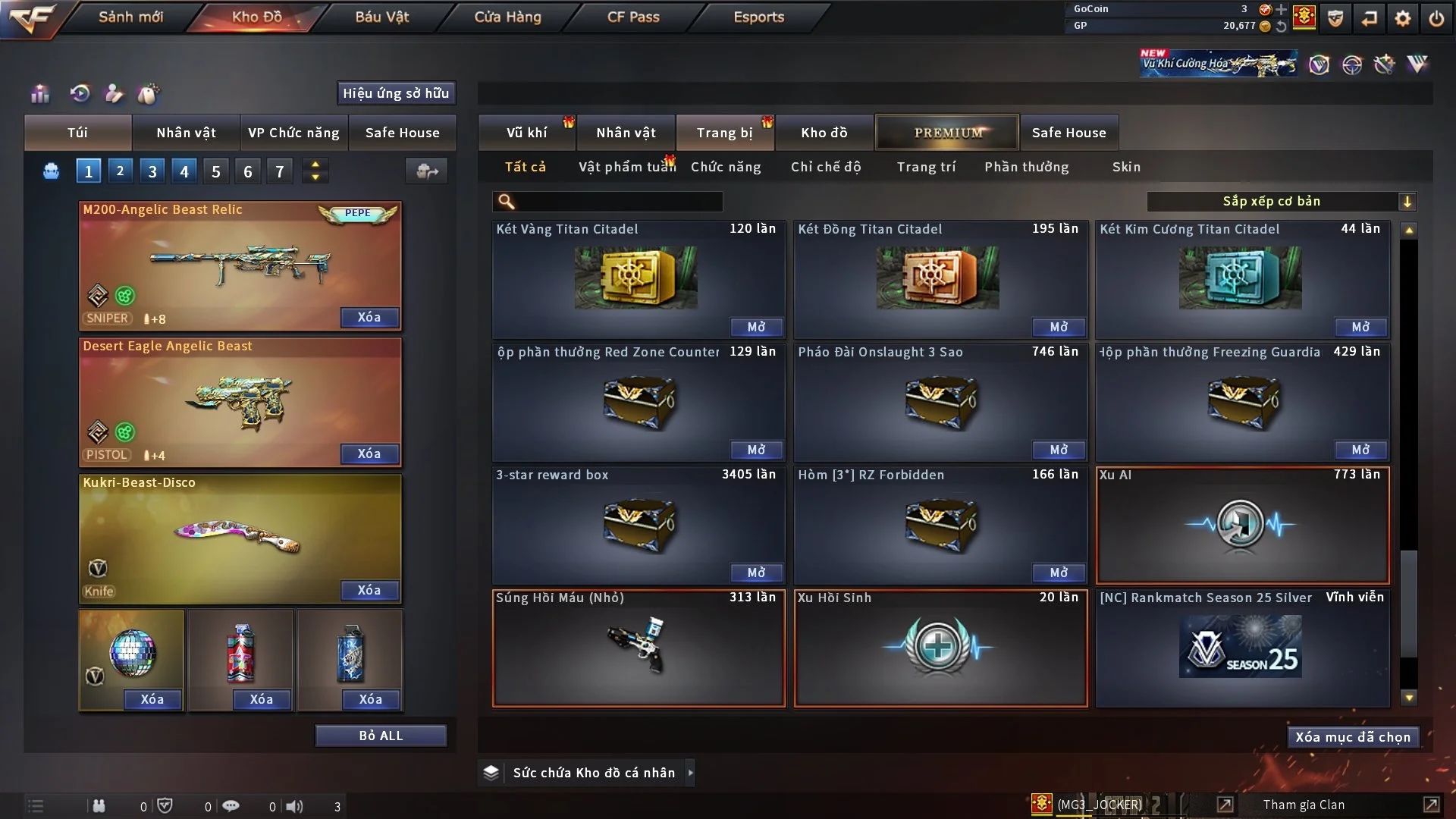Open the Sắp xếp cơ bản sort dropdown
The width and height of the screenshot is (1456, 819).
tap(1281, 202)
